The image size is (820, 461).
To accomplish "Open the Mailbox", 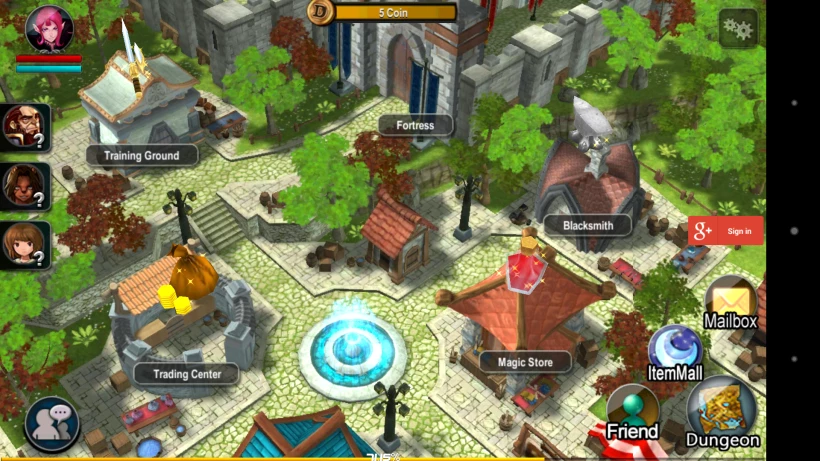I will pyautogui.click(x=731, y=304).
